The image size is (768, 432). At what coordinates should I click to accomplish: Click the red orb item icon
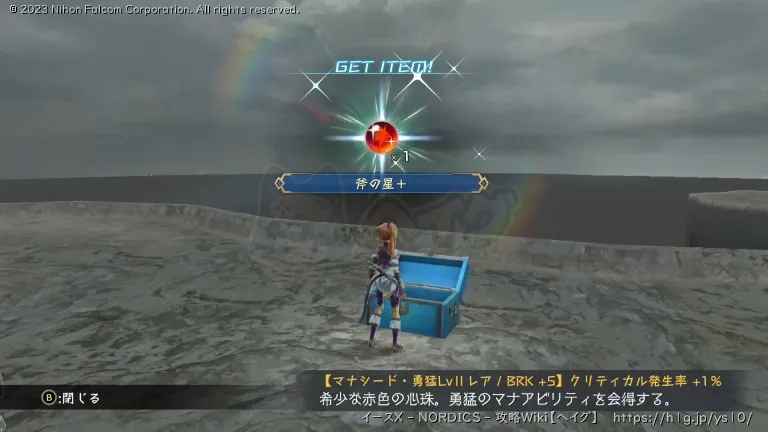(382, 135)
